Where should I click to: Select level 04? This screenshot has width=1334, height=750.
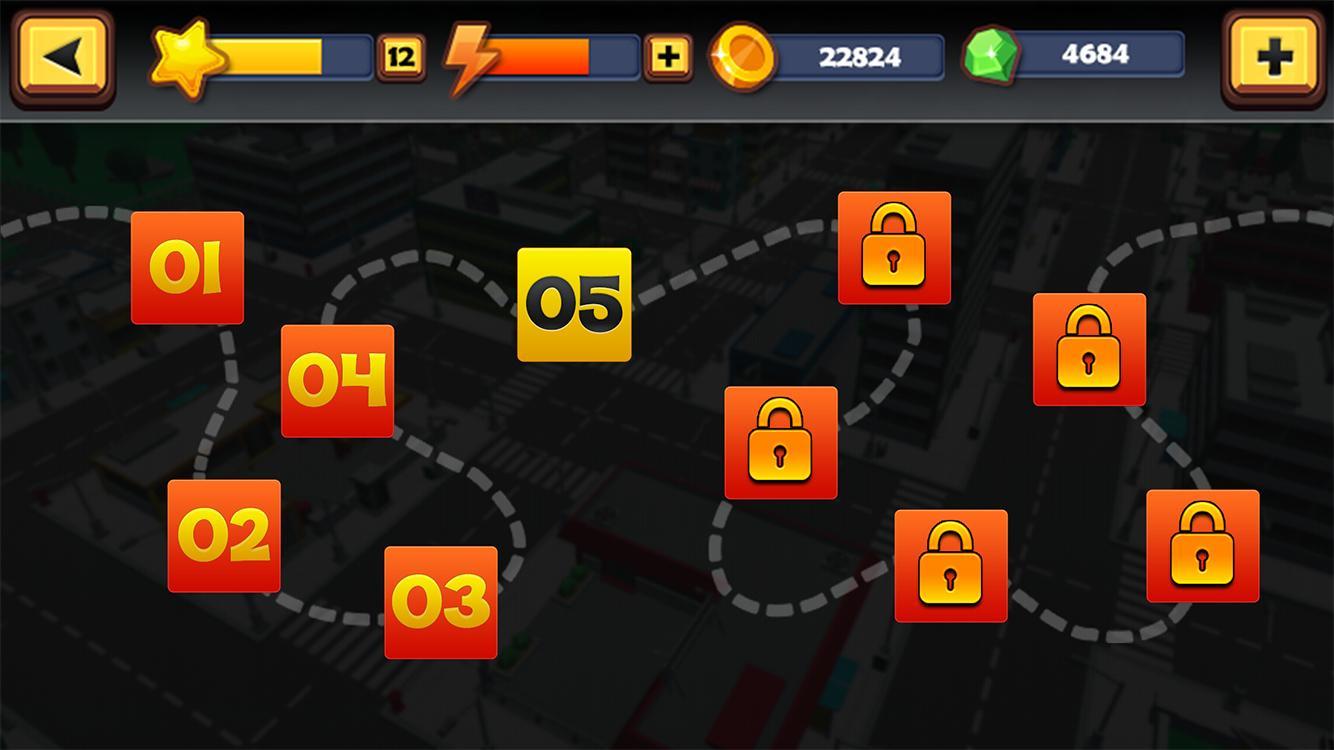(x=337, y=380)
